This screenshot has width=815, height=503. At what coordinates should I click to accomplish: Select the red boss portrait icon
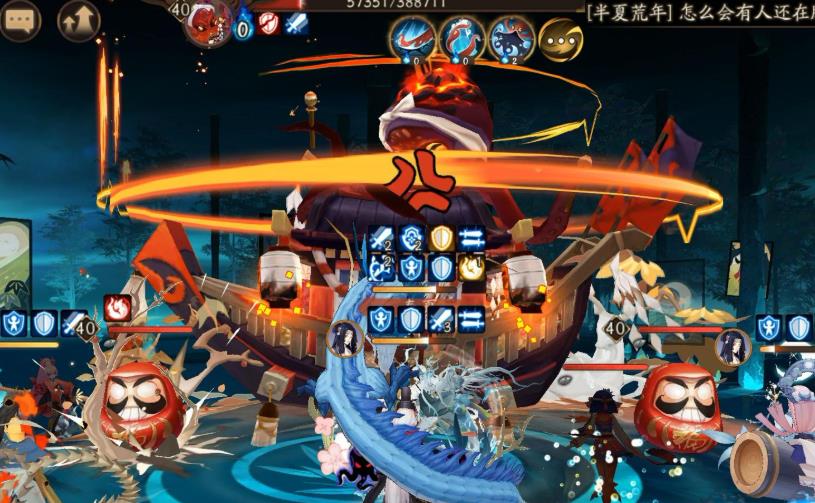click(x=208, y=22)
